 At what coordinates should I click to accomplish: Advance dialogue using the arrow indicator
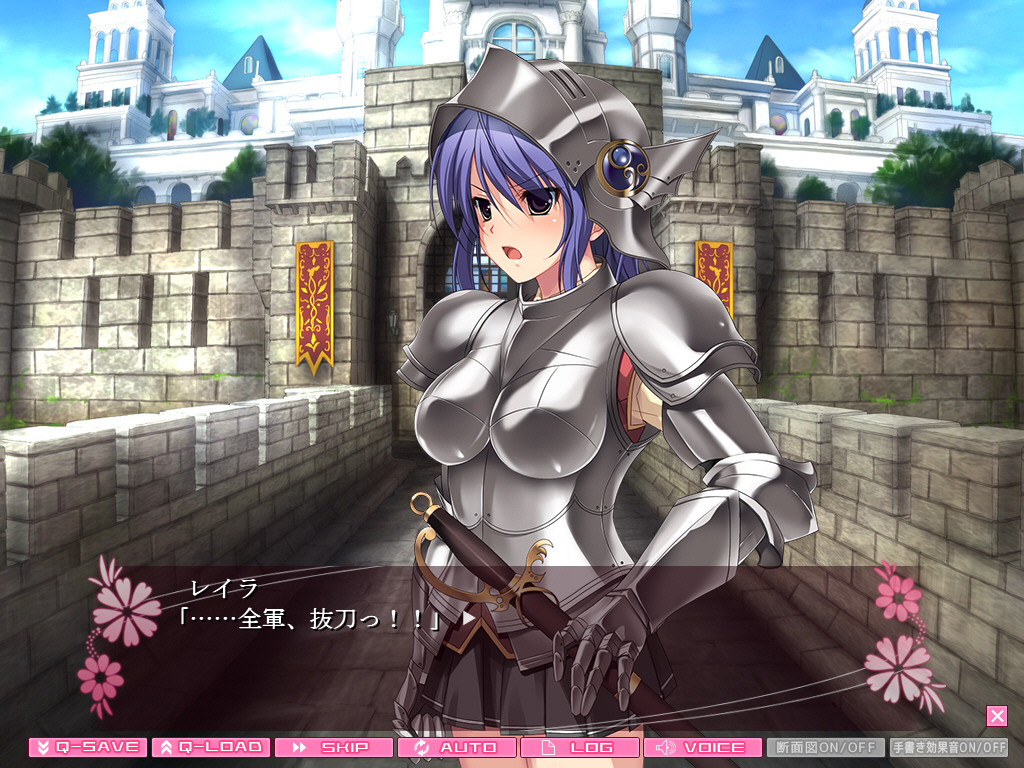(469, 618)
